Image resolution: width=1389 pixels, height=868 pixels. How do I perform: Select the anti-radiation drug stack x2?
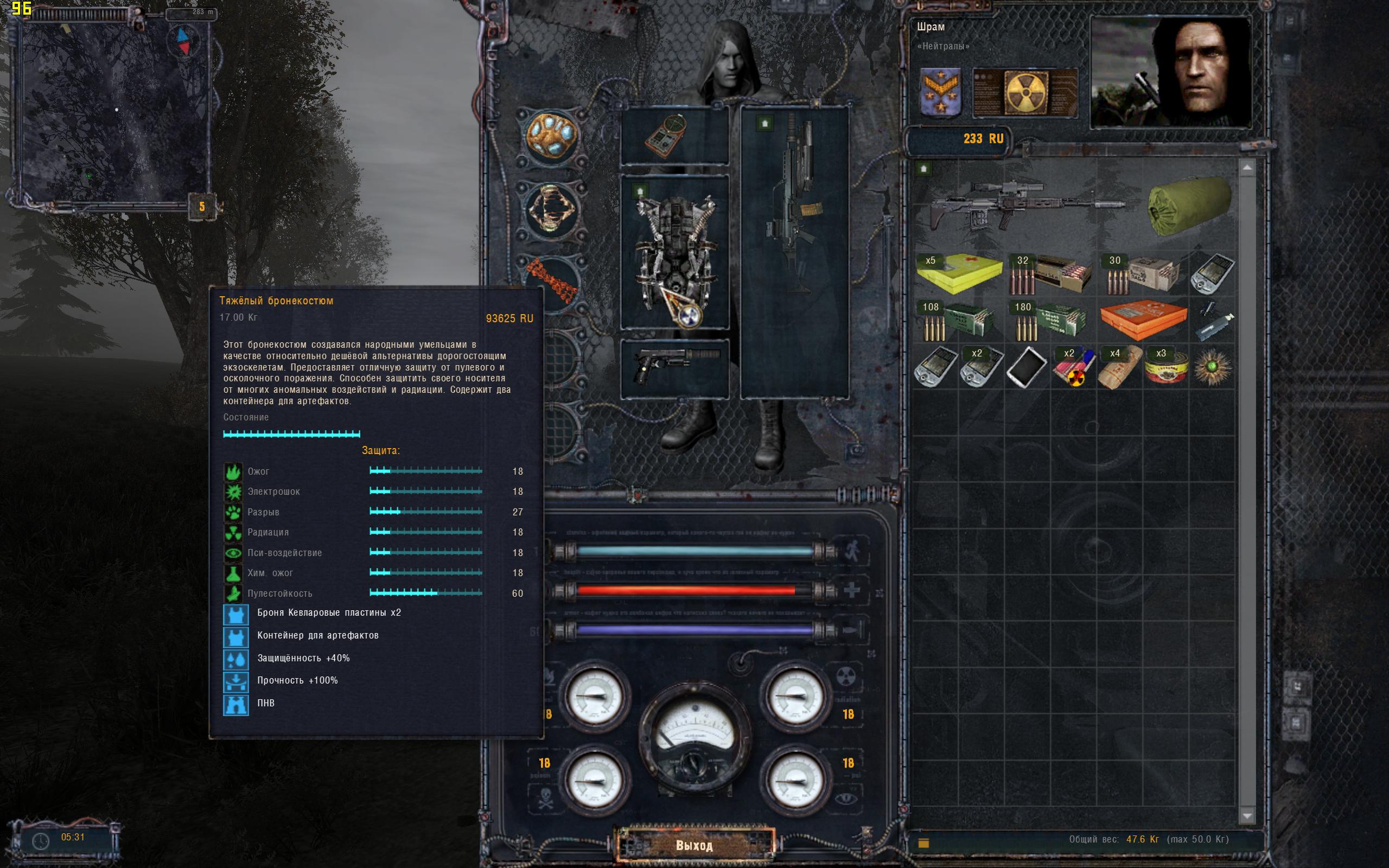click(x=1073, y=367)
